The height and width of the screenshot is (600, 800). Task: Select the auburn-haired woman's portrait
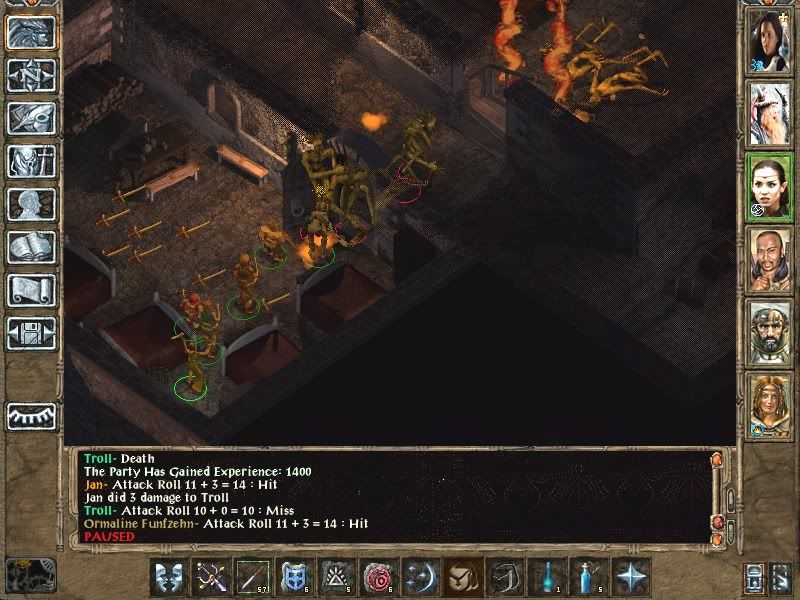pos(770,408)
